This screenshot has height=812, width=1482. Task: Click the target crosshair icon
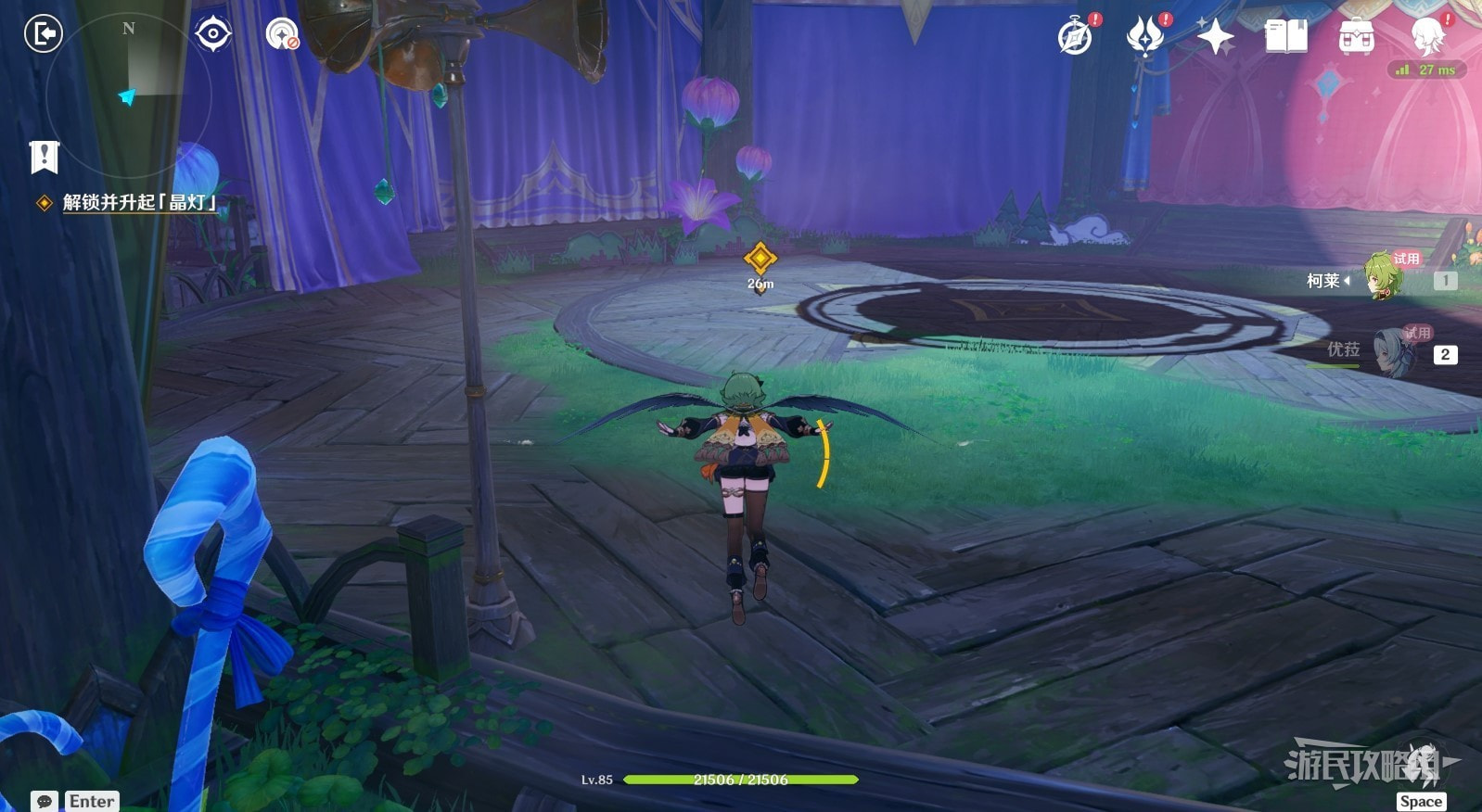point(213,34)
